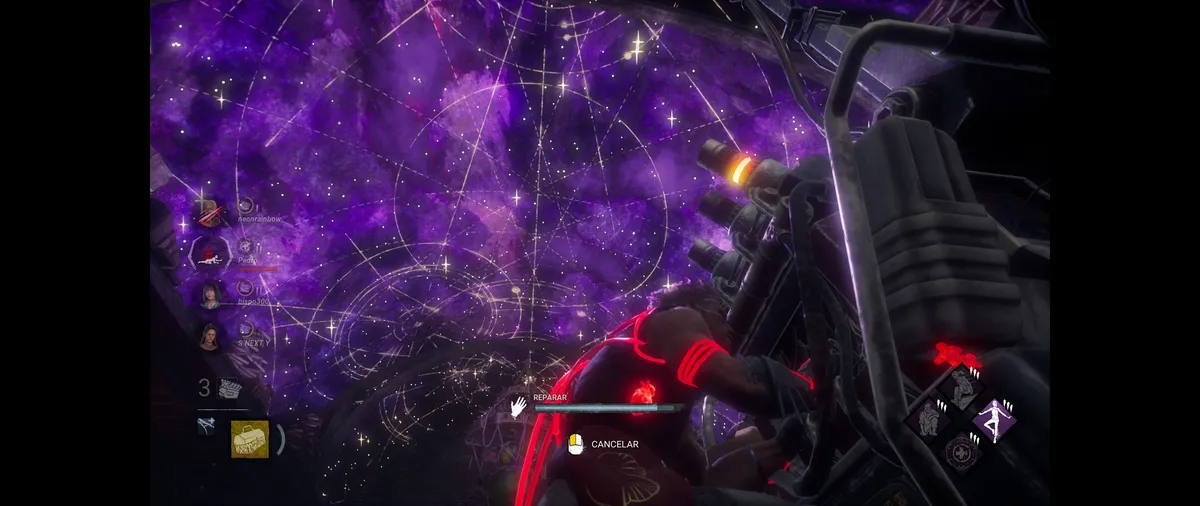Click the small toolbox add-on icon
The height and width of the screenshot is (506, 1200).
pyautogui.click(x=206, y=426)
